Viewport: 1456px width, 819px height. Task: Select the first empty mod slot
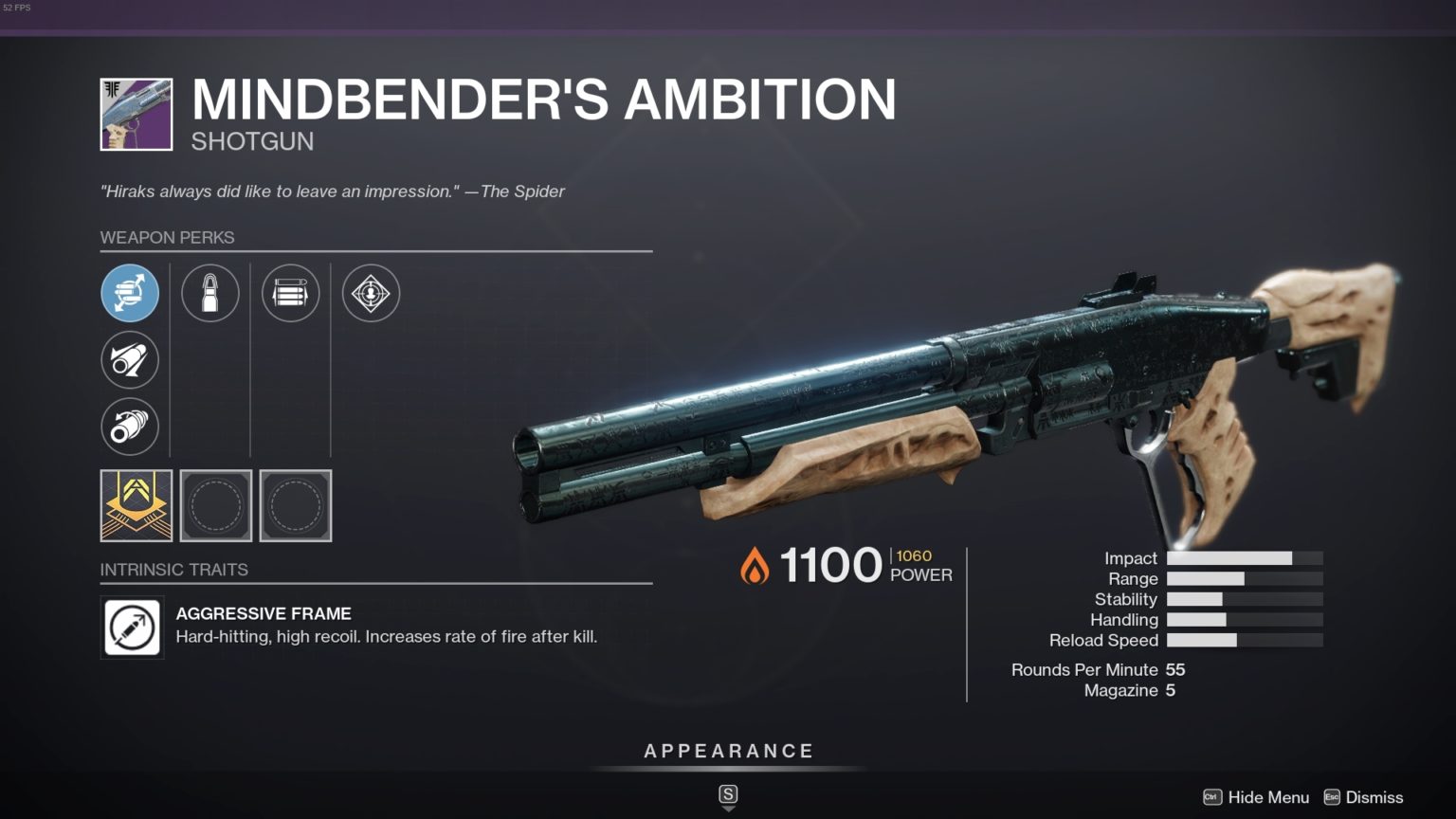216,506
